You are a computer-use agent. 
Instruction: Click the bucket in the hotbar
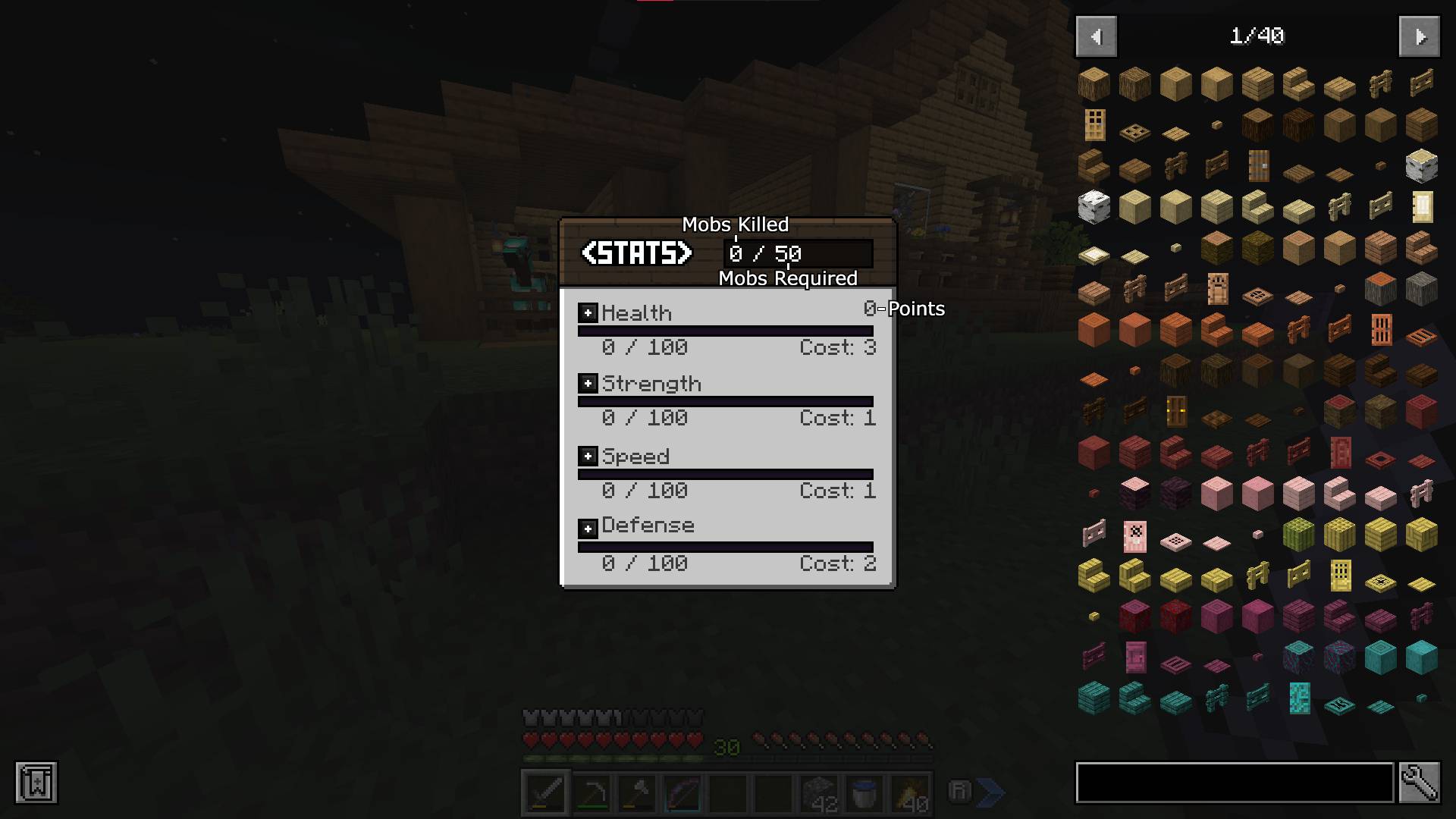pyautogui.click(x=862, y=792)
